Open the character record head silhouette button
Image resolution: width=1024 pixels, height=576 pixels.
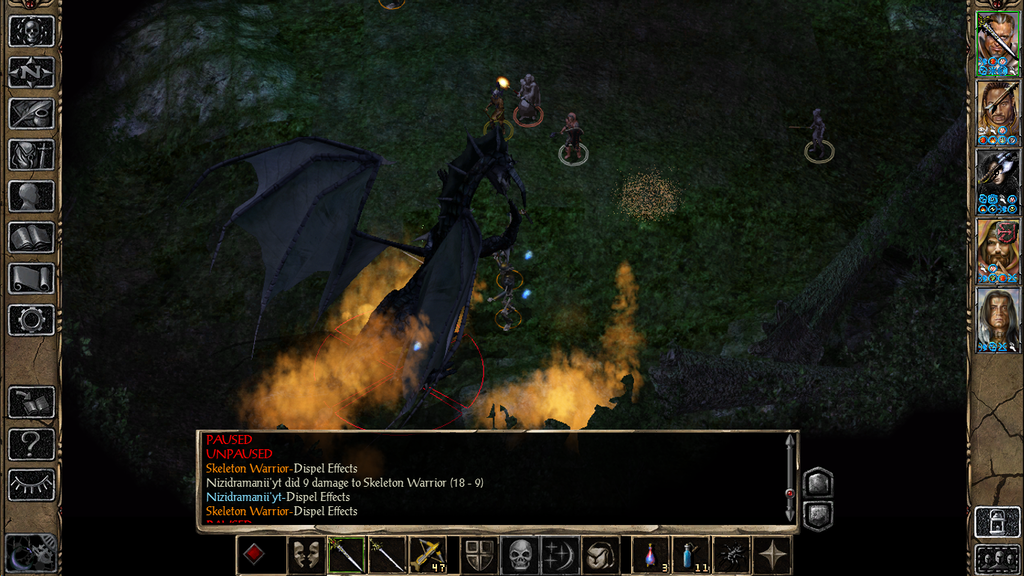tap(31, 196)
